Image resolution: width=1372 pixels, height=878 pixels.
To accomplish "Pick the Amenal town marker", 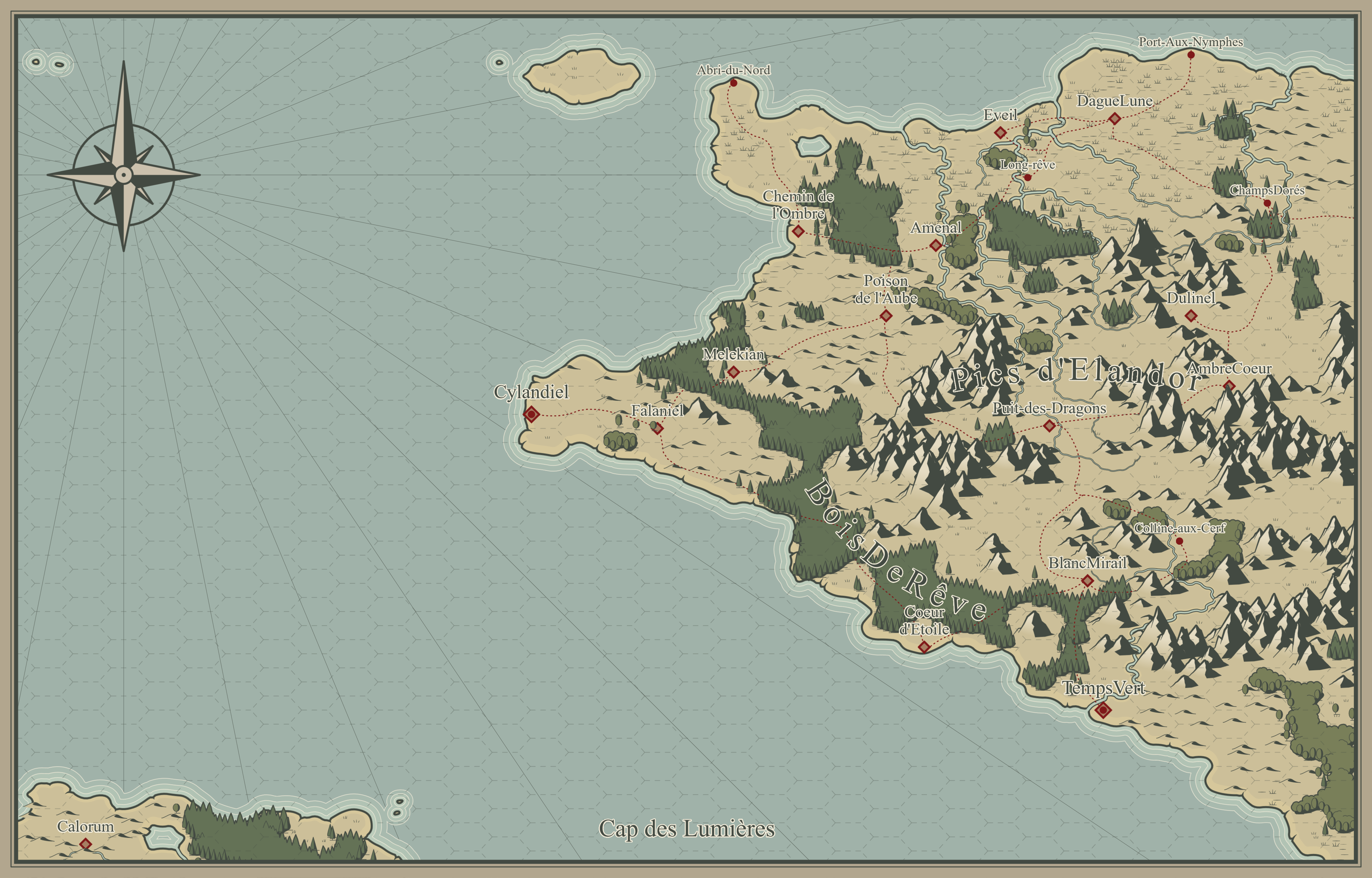I will [936, 245].
